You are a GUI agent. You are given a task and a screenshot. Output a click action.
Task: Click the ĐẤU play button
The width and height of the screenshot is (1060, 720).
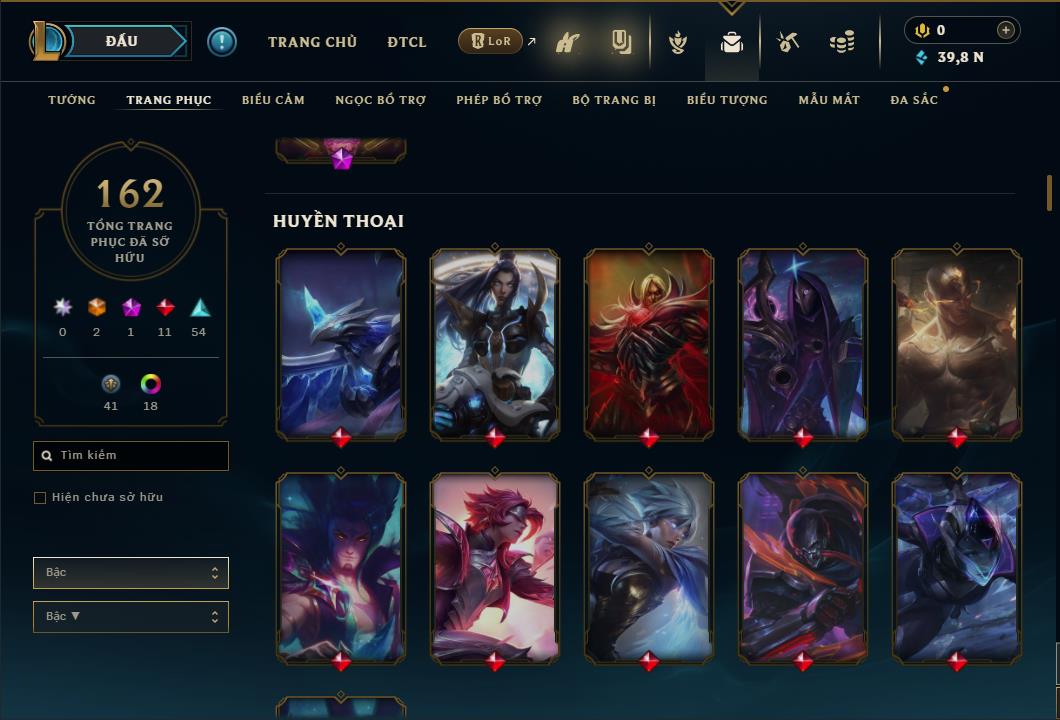121,41
